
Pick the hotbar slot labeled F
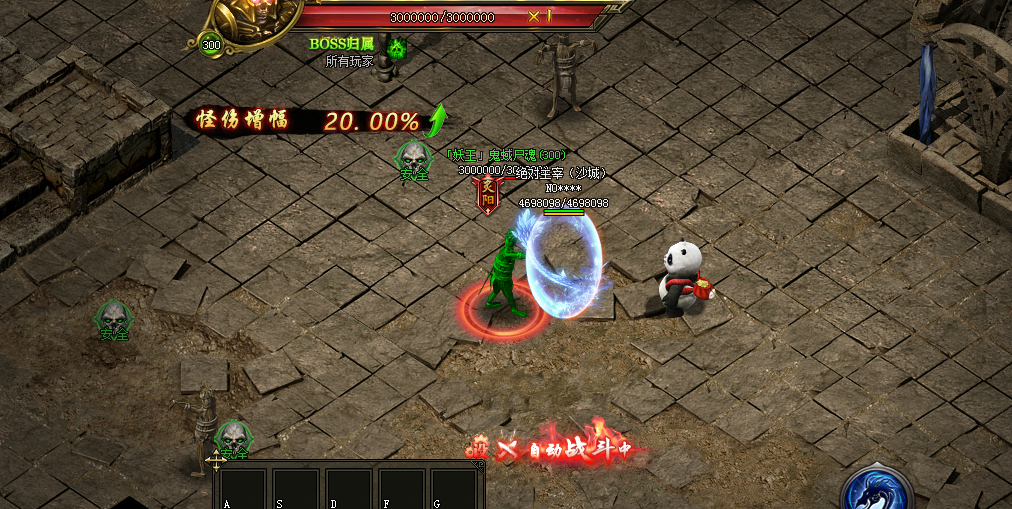[x=402, y=488]
